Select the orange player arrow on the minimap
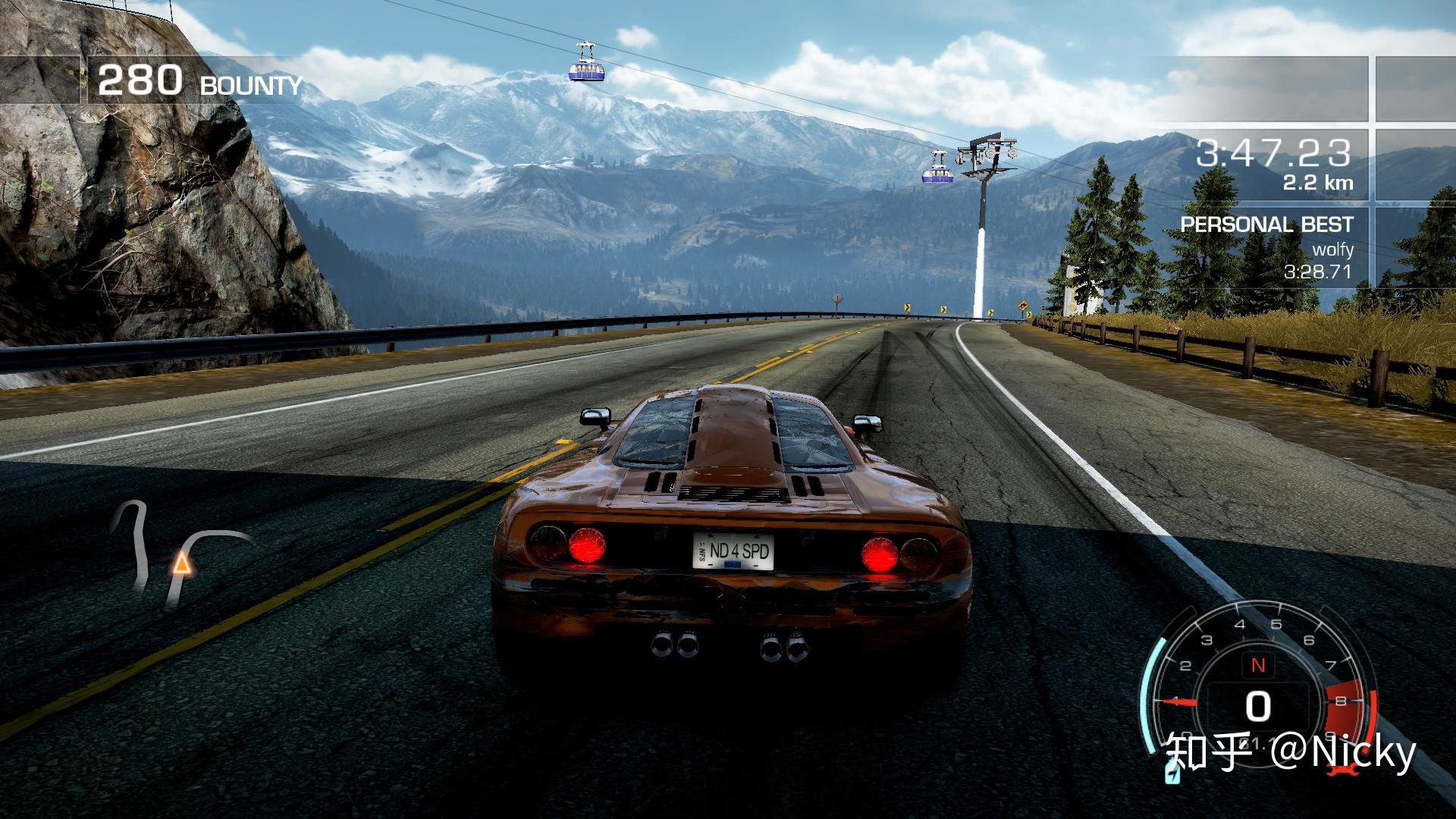 click(180, 563)
